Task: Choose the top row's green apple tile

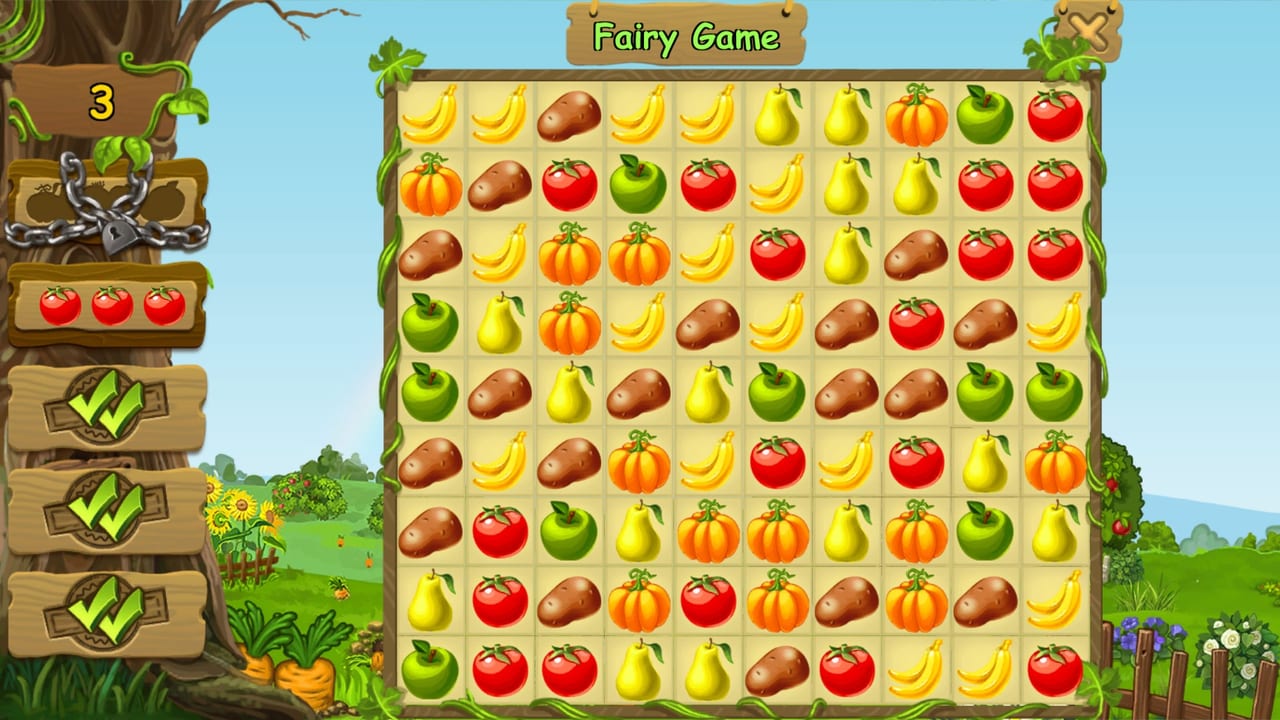Action: [985, 116]
